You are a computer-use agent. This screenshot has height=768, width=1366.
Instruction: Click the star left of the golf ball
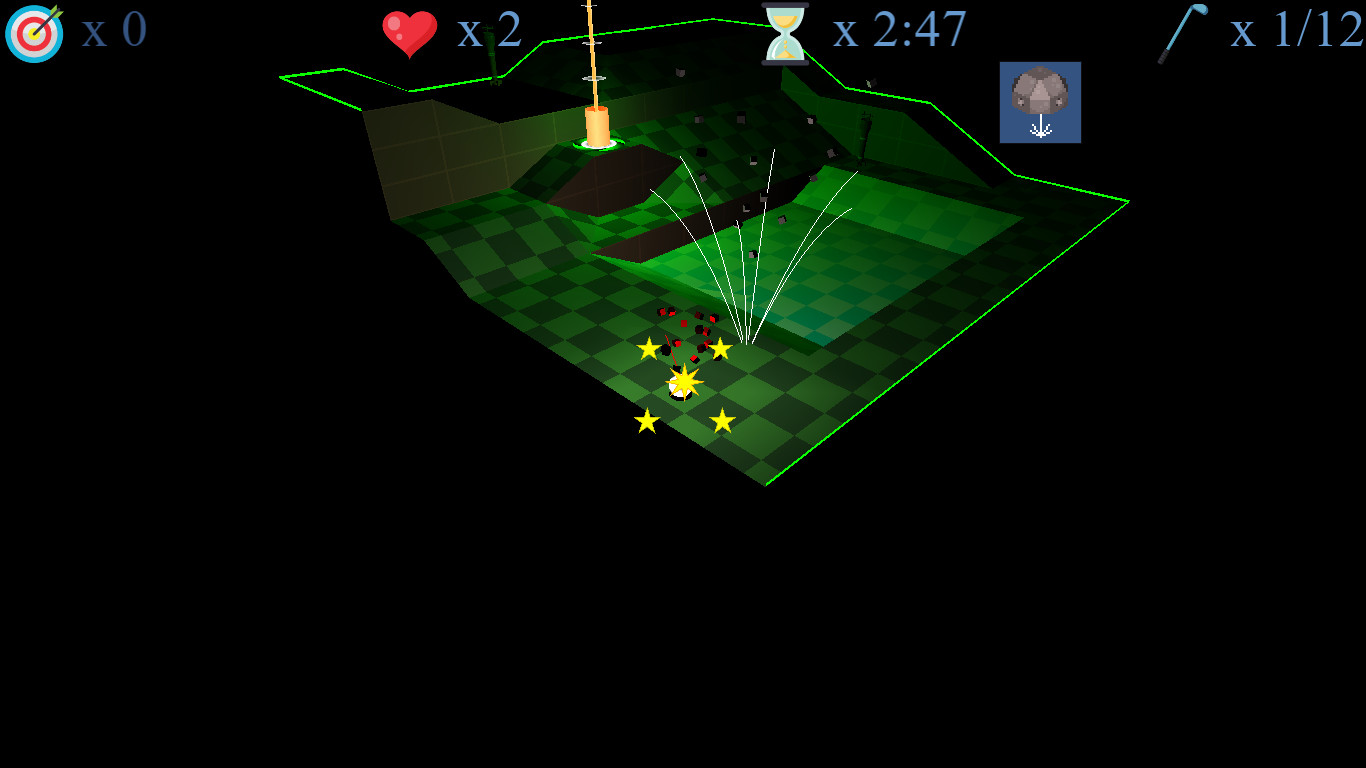pos(648,350)
